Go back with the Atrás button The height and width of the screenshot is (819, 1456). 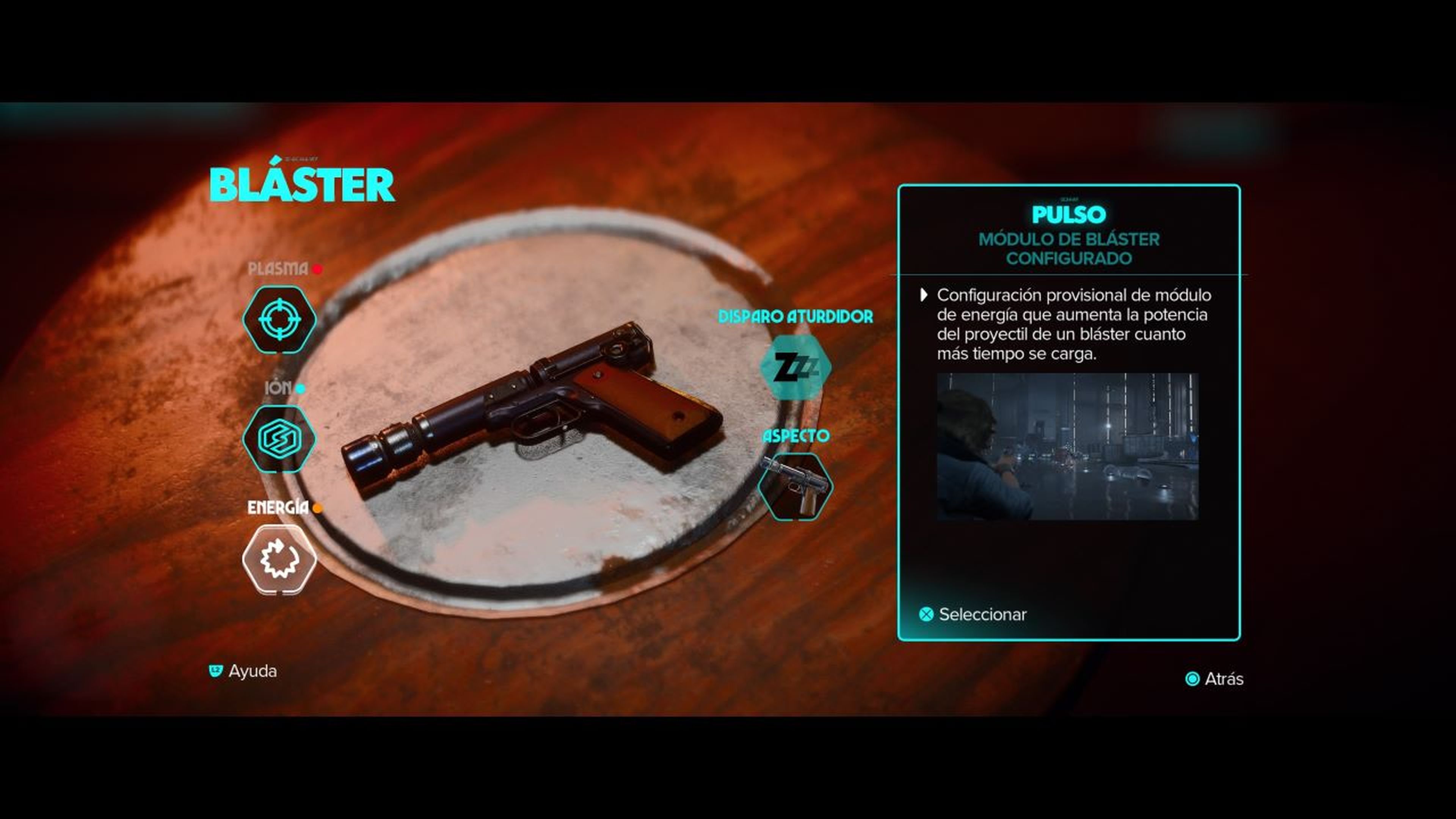[x=1215, y=679]
